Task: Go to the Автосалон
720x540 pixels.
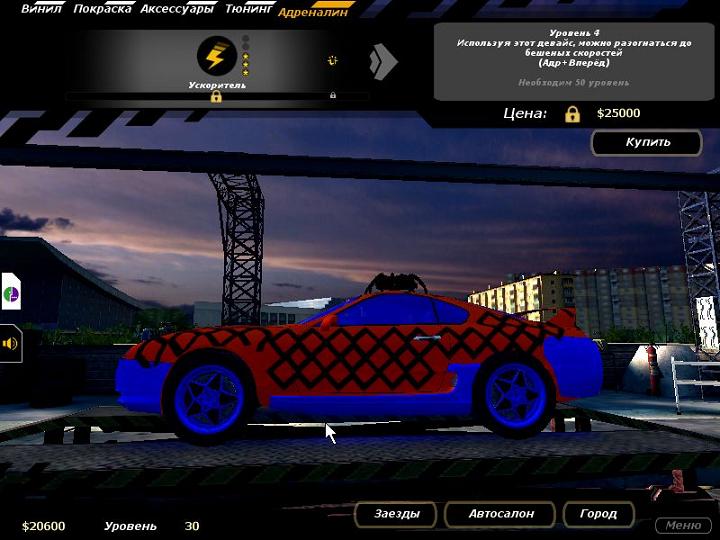Action: [x=501, y=514]
